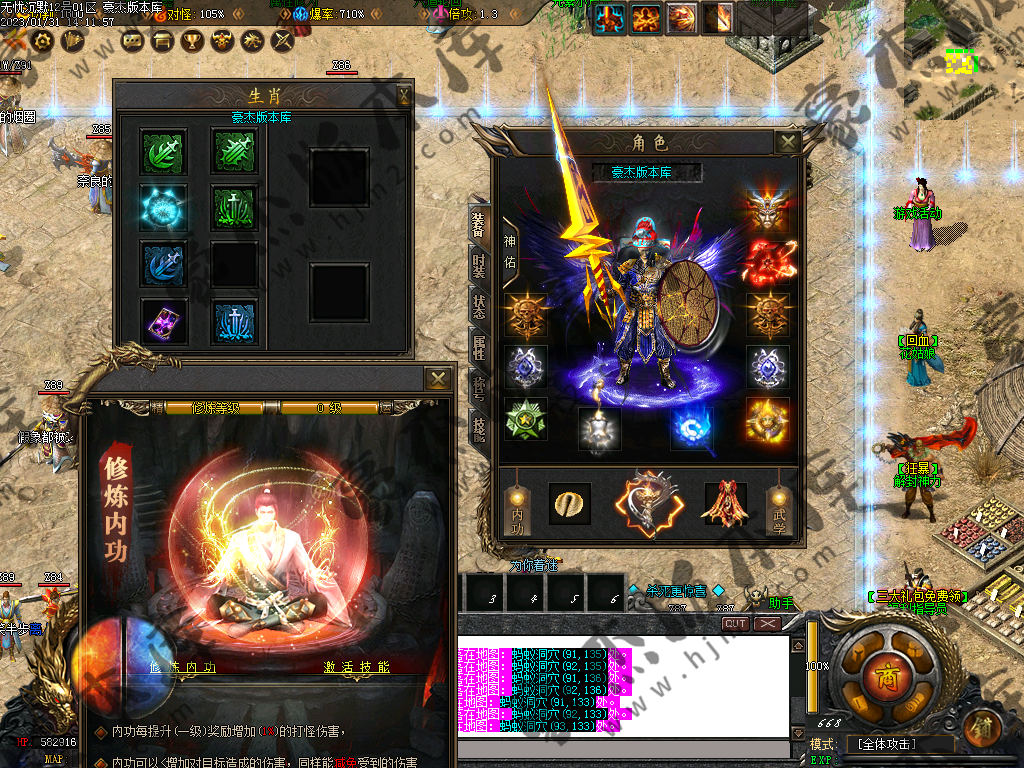
Task: Click the red-and-gold robe equipment slot
Action: tap(725, 504)
